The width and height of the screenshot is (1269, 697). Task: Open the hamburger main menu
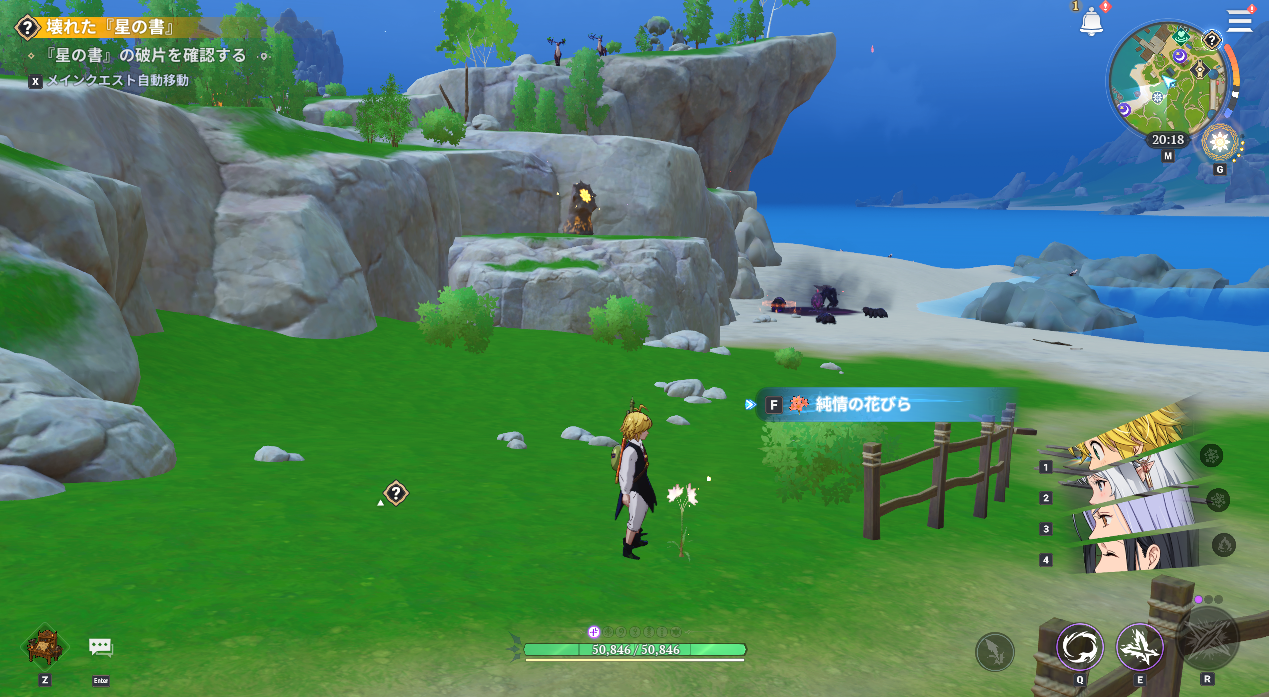[1240, 20]
